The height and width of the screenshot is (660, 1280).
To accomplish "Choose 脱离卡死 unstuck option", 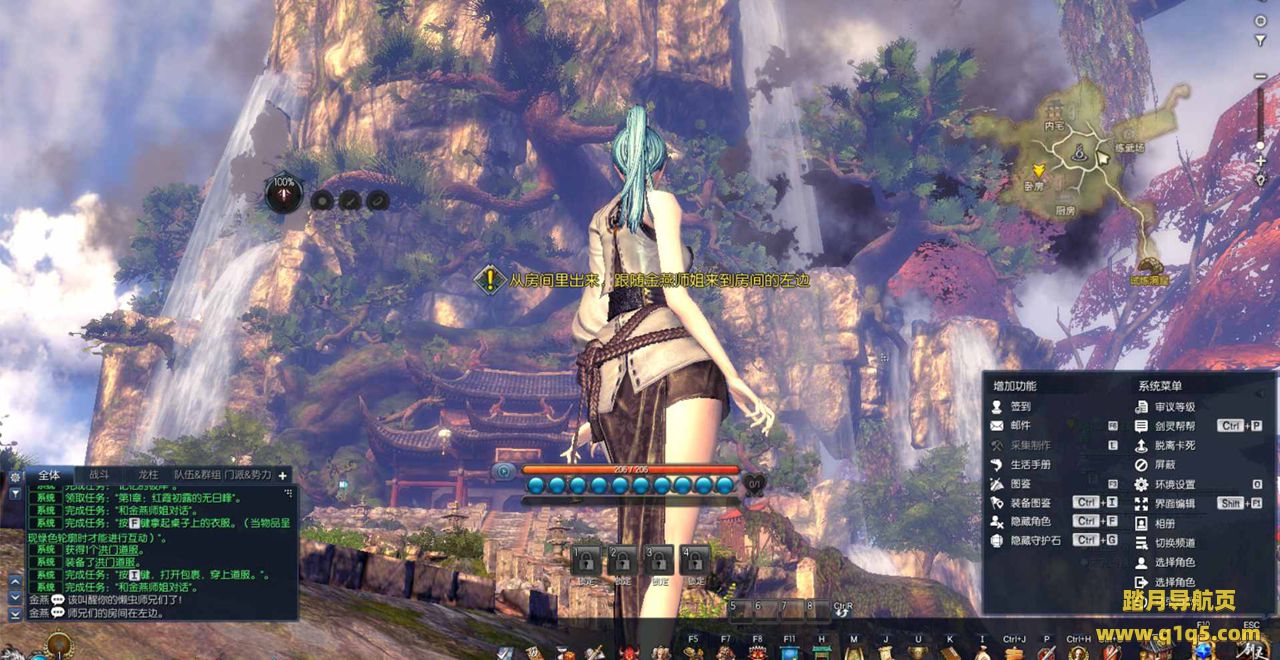I will tap(1174, 445).
